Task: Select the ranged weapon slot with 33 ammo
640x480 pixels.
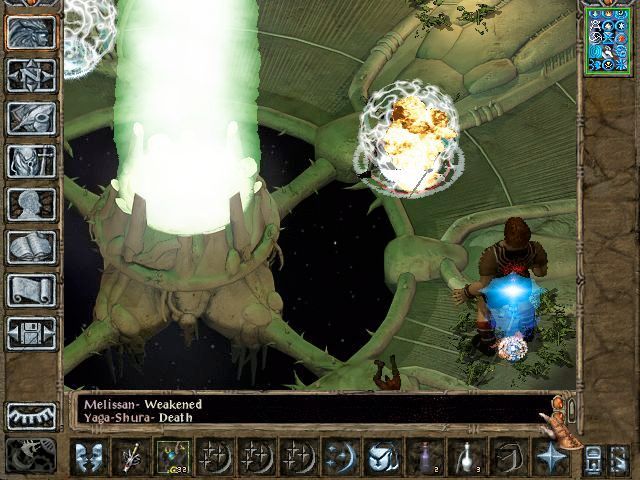Action: [172, 457]
